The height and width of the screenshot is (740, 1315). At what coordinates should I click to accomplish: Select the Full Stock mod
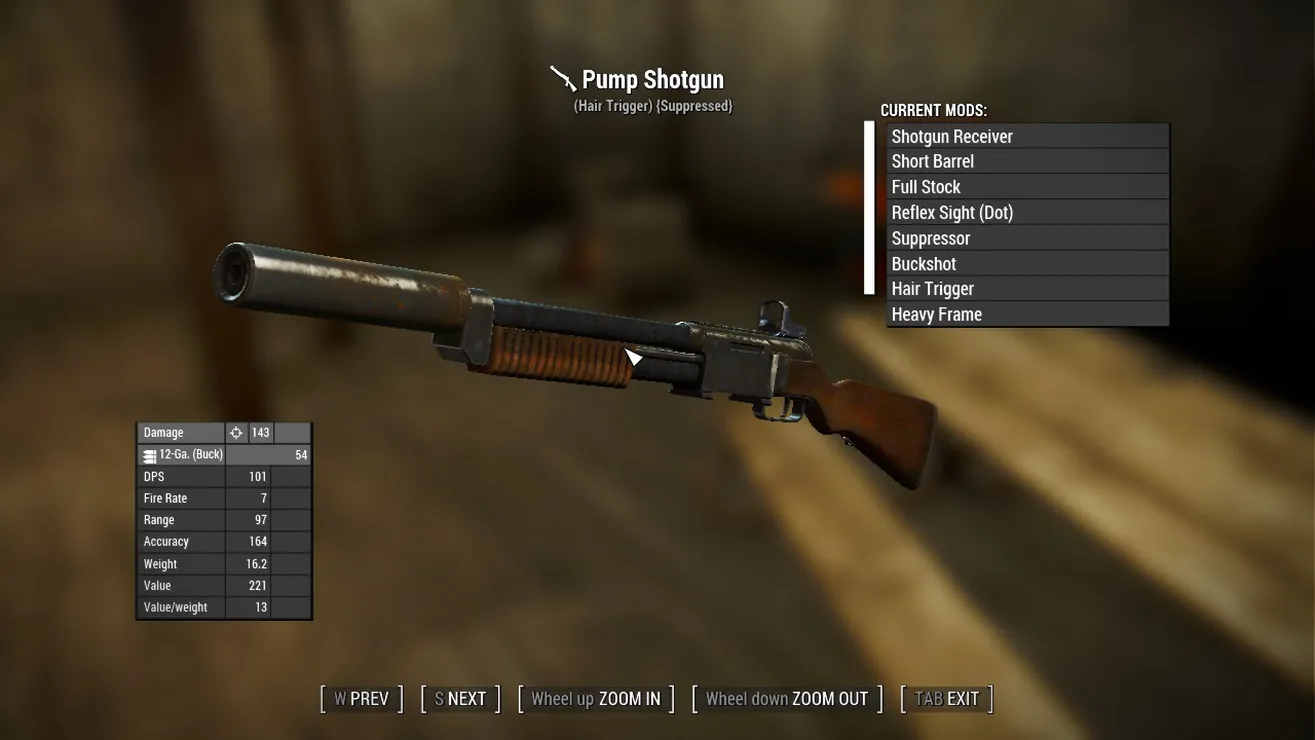(1027, 187)
